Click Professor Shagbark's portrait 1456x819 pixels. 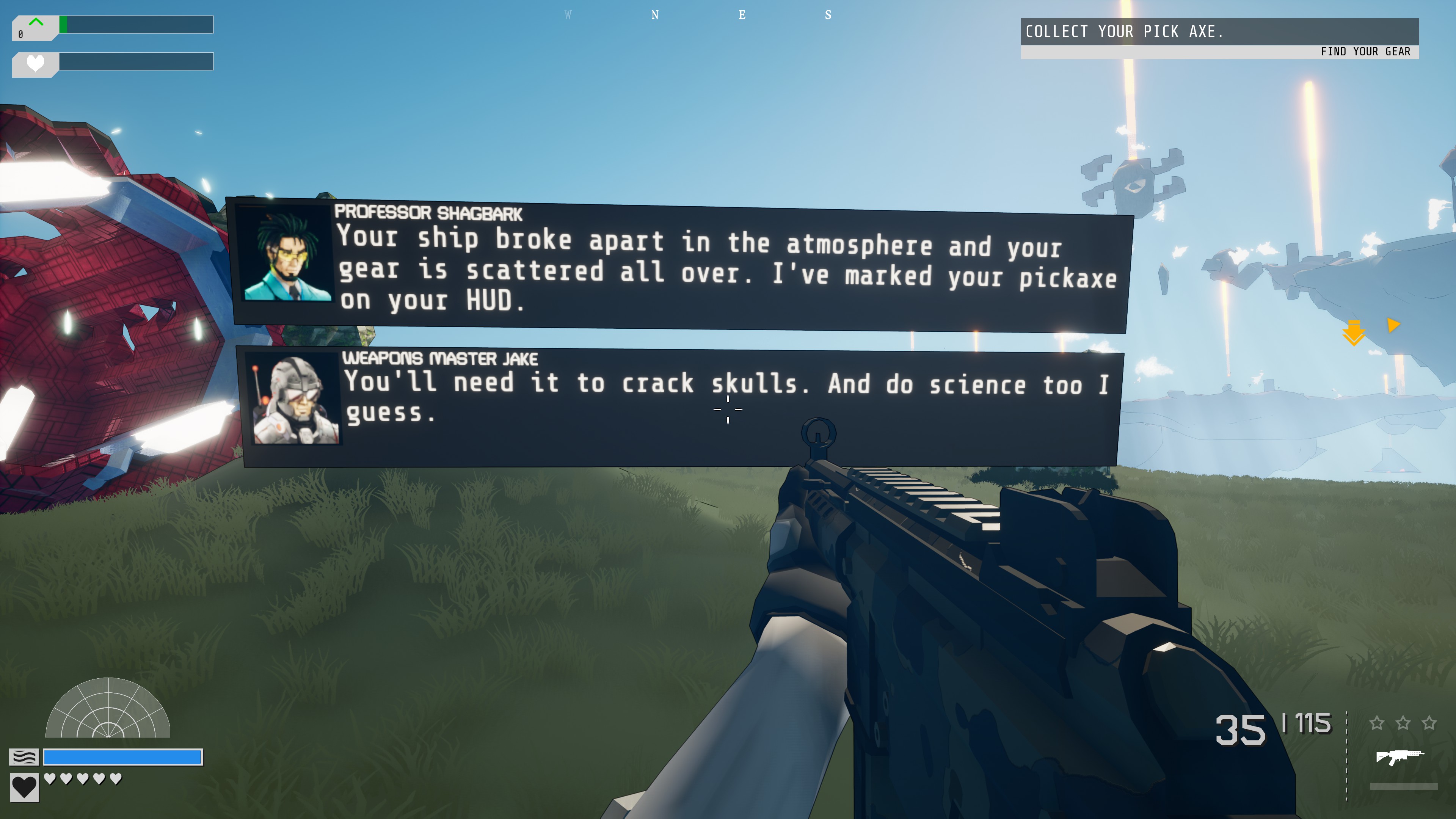point(287,253)
